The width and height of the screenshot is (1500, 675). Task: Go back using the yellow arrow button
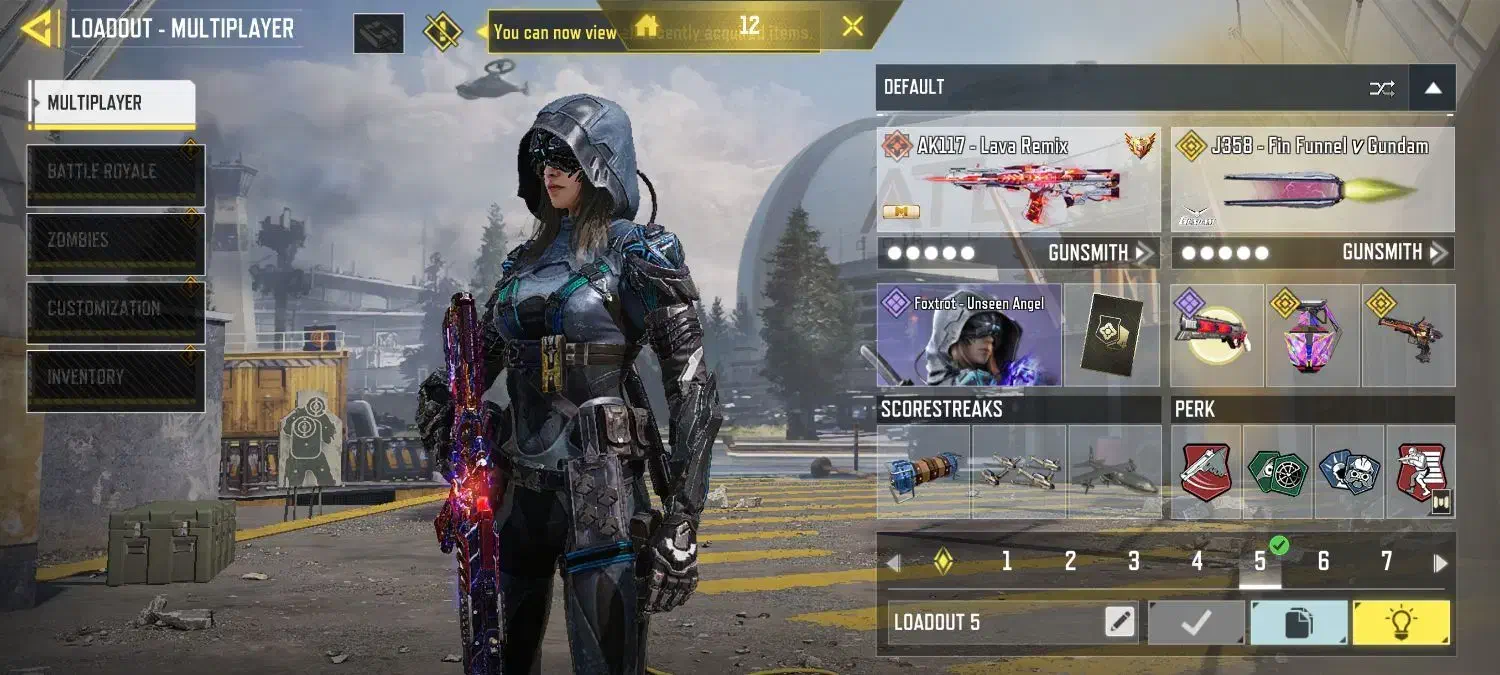click(38, 28)
